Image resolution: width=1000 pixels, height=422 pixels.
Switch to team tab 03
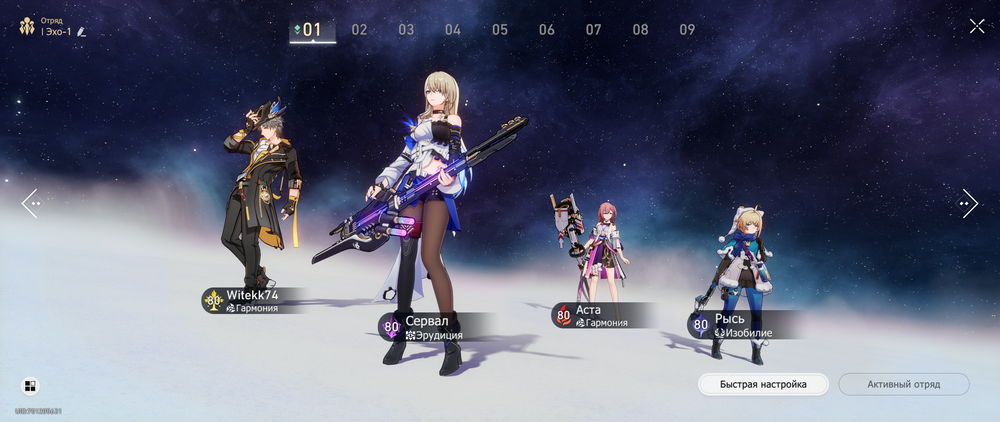pos(406,30)
